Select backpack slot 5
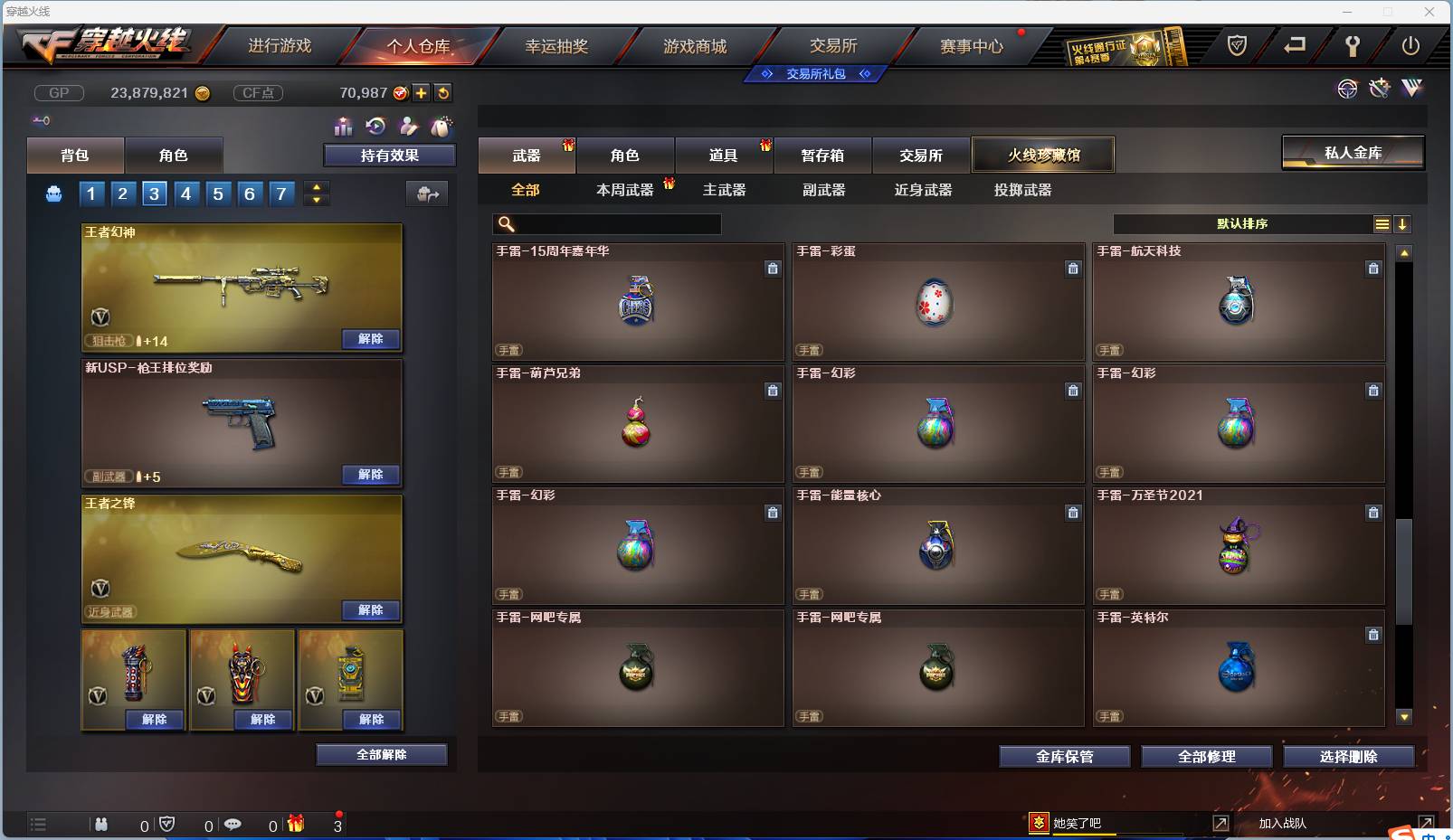The height and width of the screenshot is (840, 1453). tap(217, 193)
